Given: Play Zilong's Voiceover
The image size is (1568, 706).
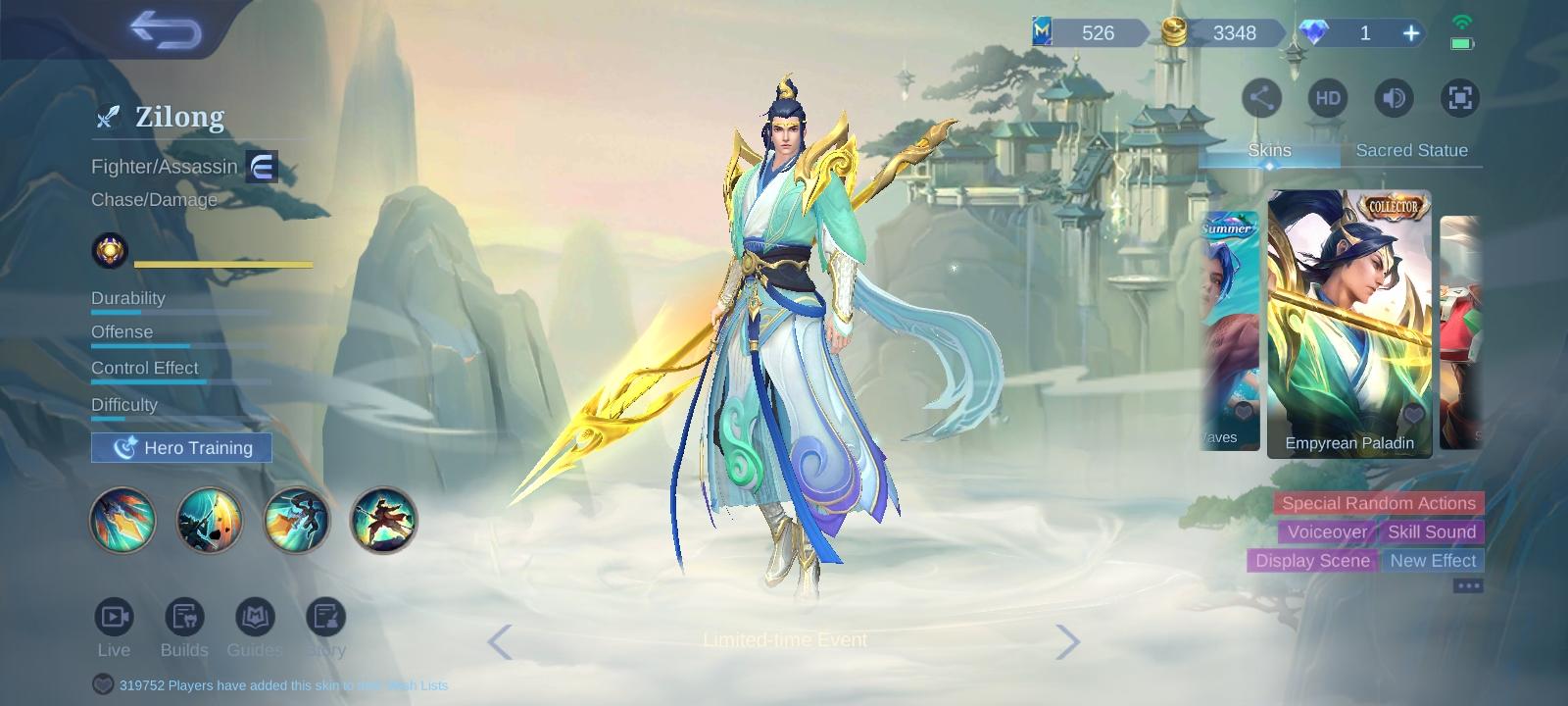Looking at the screenshot, I should [x=1328, y=531].
